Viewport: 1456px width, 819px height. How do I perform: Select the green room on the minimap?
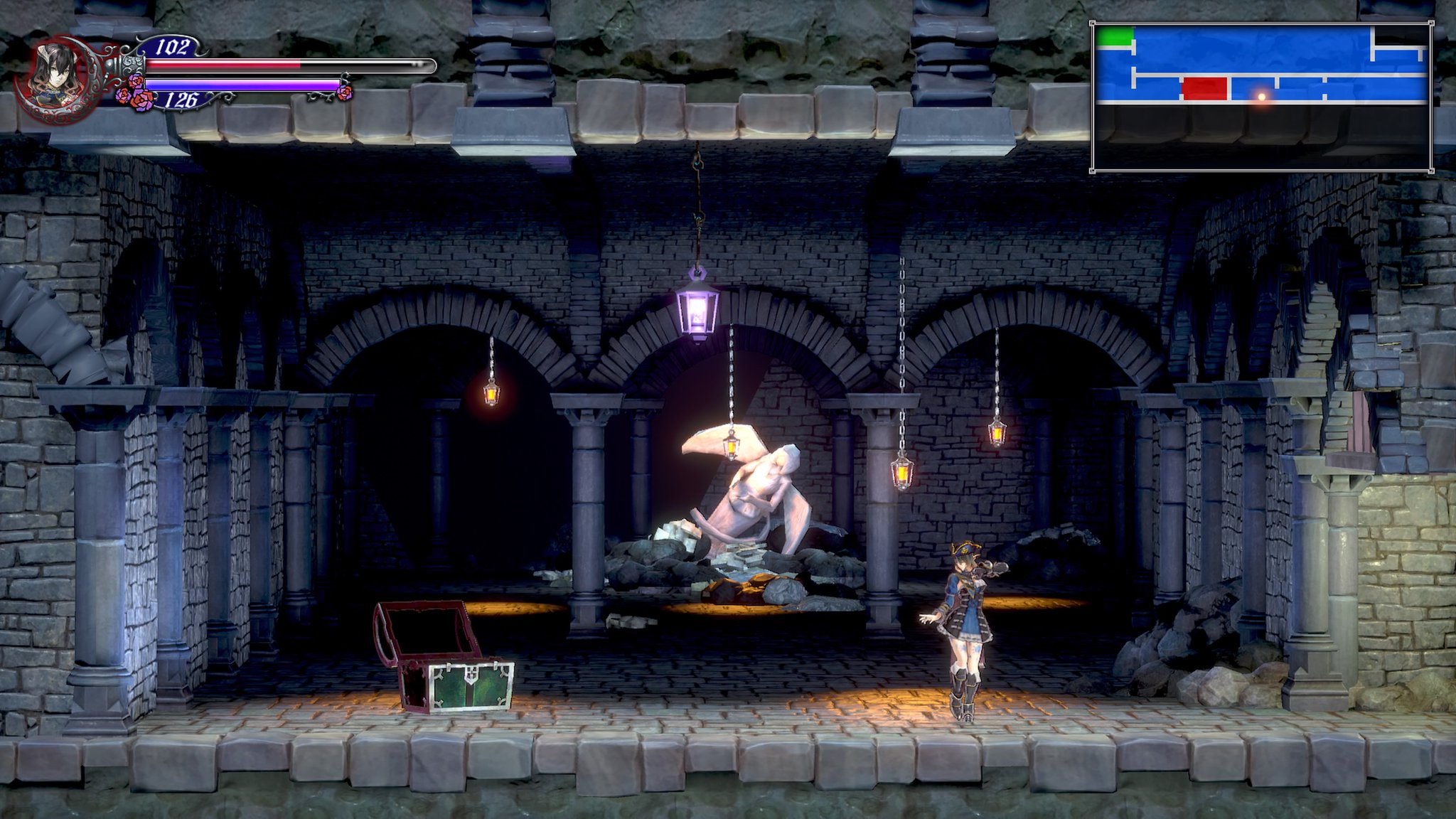click(1115, 38)
